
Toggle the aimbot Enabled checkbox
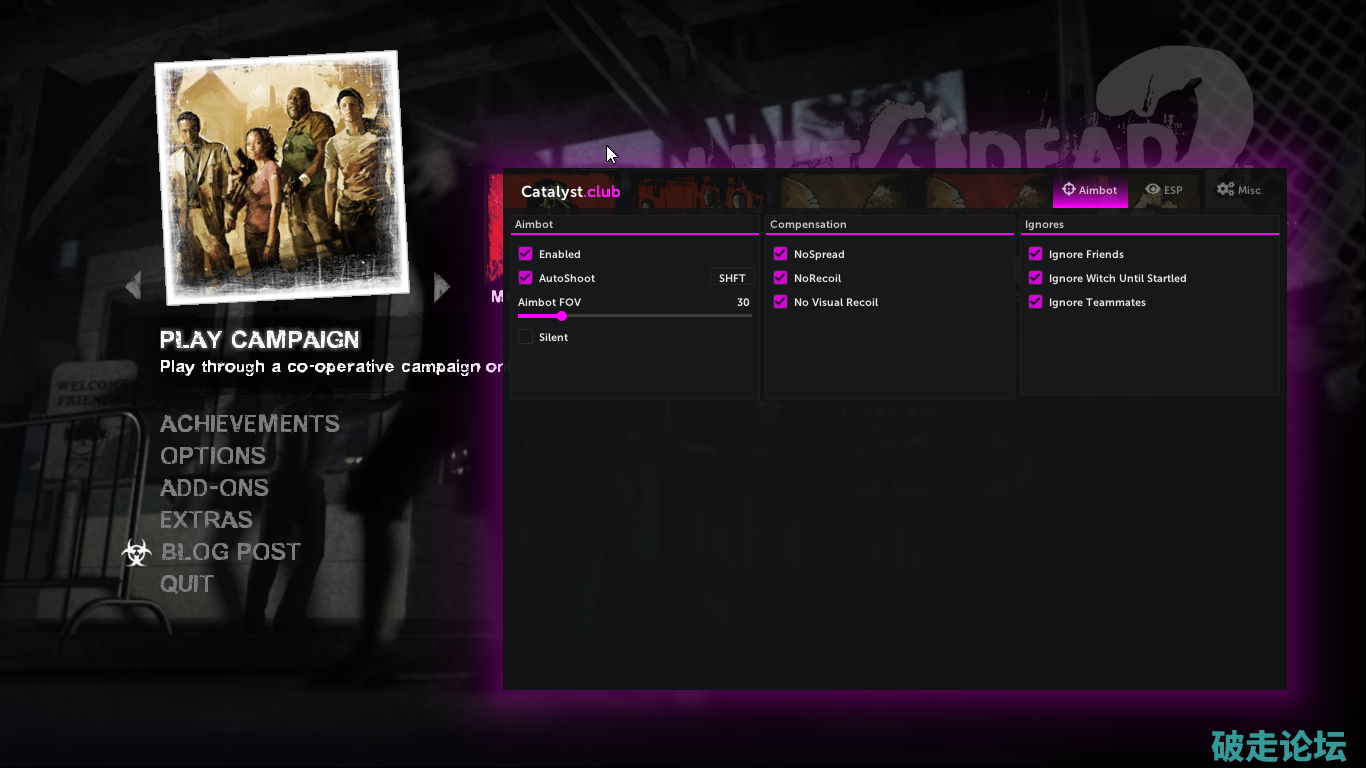(526, 254)
